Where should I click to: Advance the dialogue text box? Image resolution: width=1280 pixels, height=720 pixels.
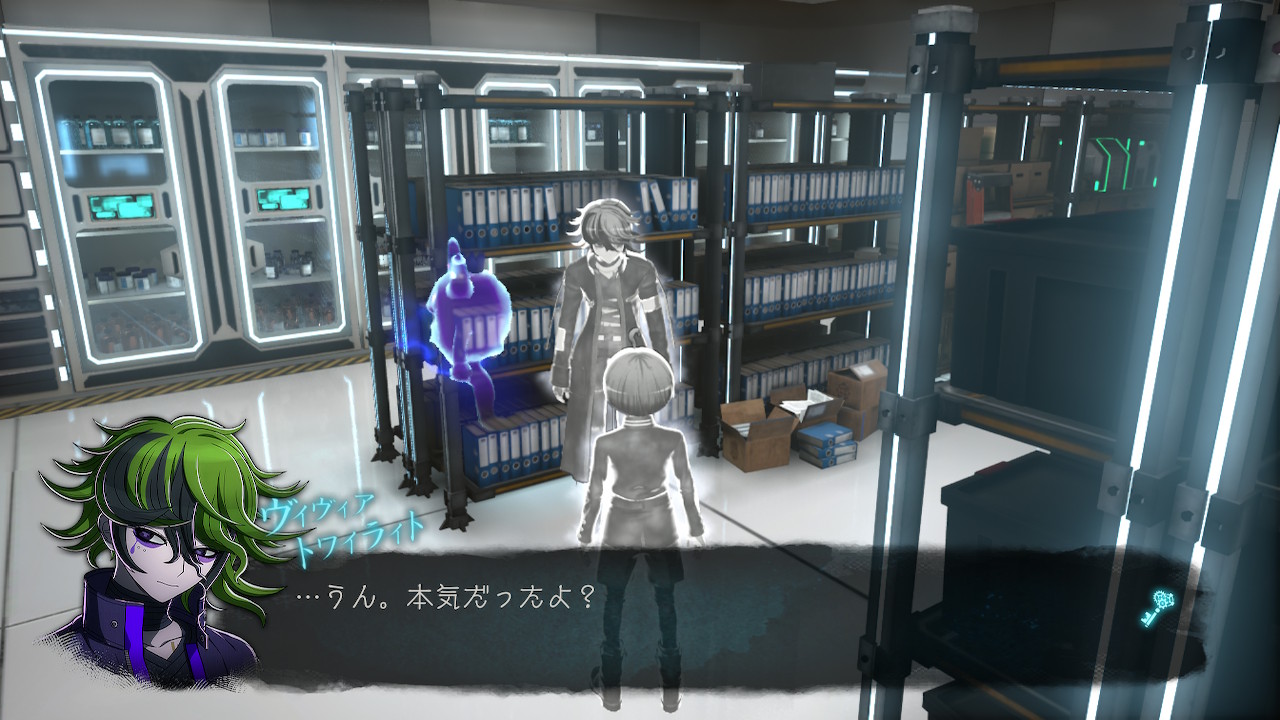point(640,610)
